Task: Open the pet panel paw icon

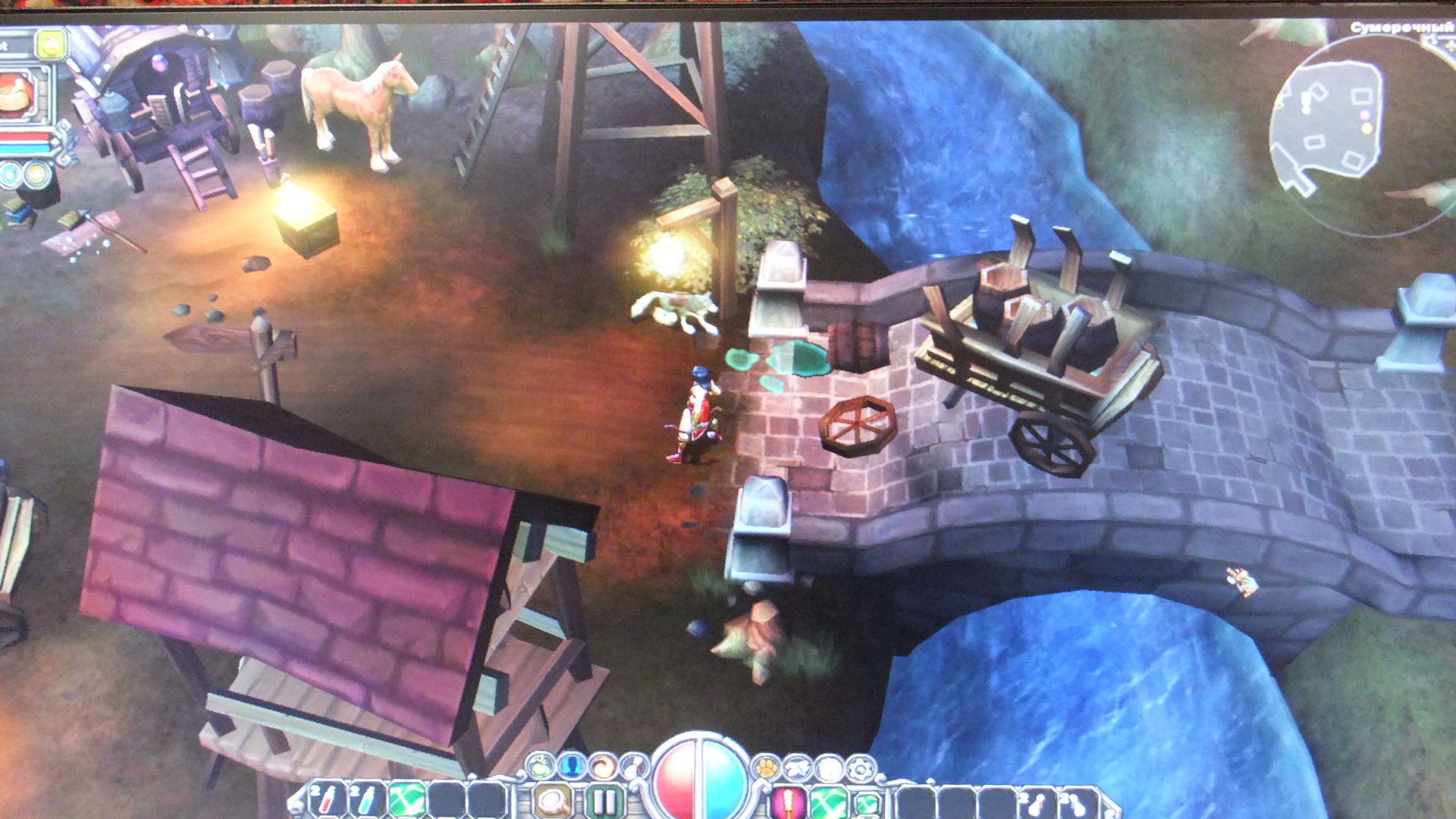Action: pos(767,767)
